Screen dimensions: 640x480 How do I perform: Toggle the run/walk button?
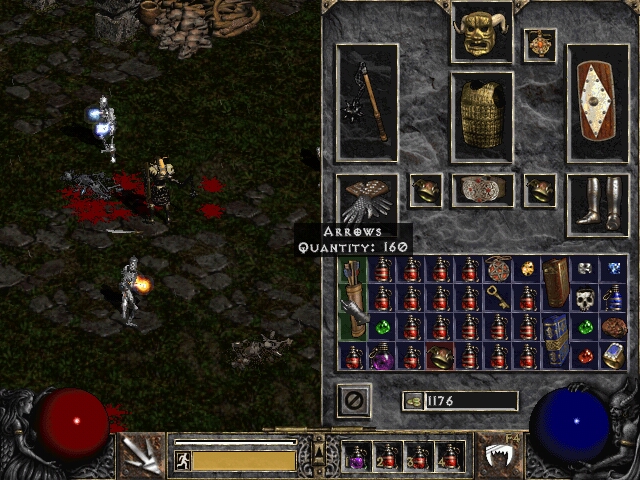pyautogui.click(x=183, y=461)
